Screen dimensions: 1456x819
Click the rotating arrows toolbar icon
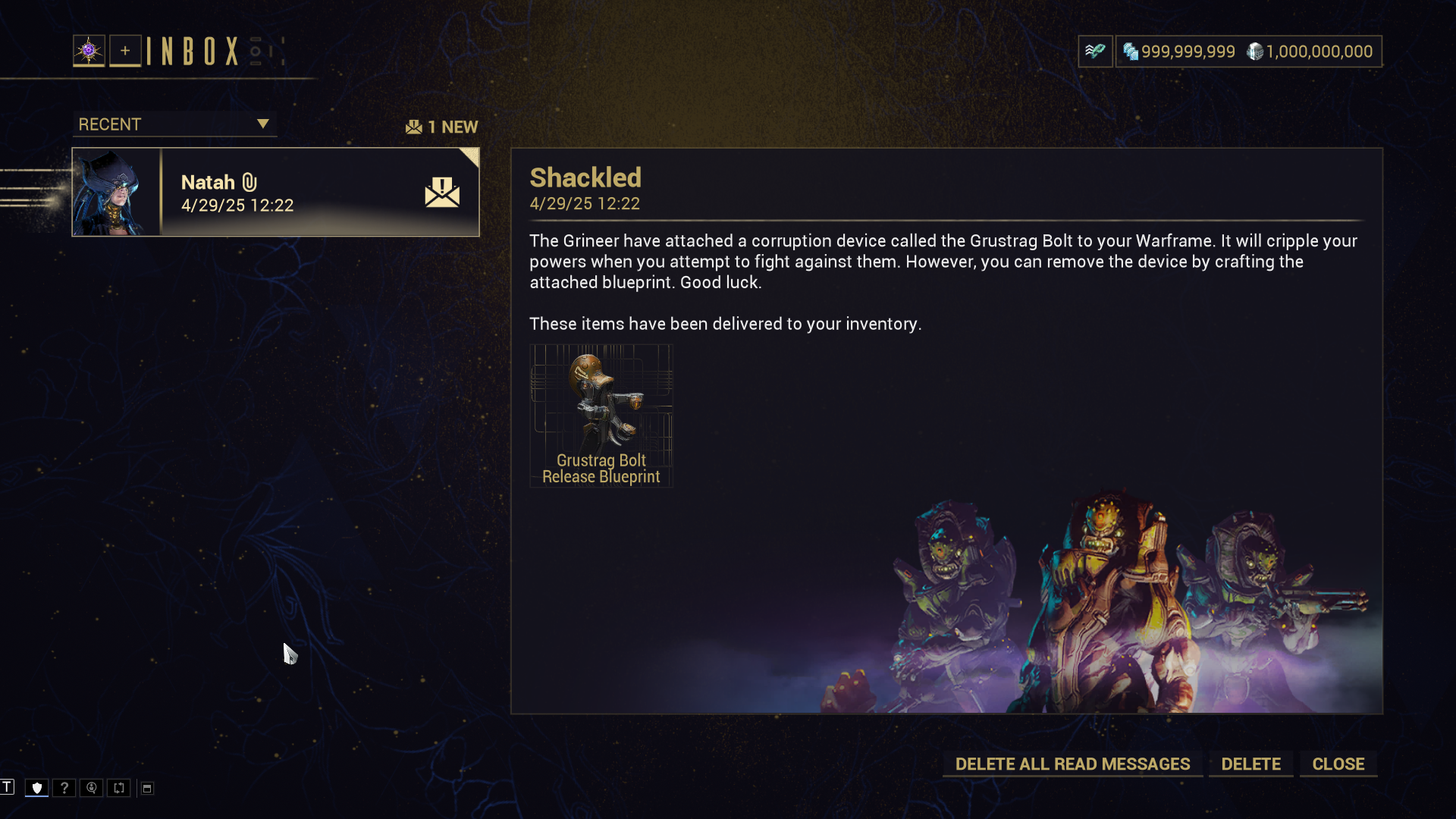tap(119, 788)
